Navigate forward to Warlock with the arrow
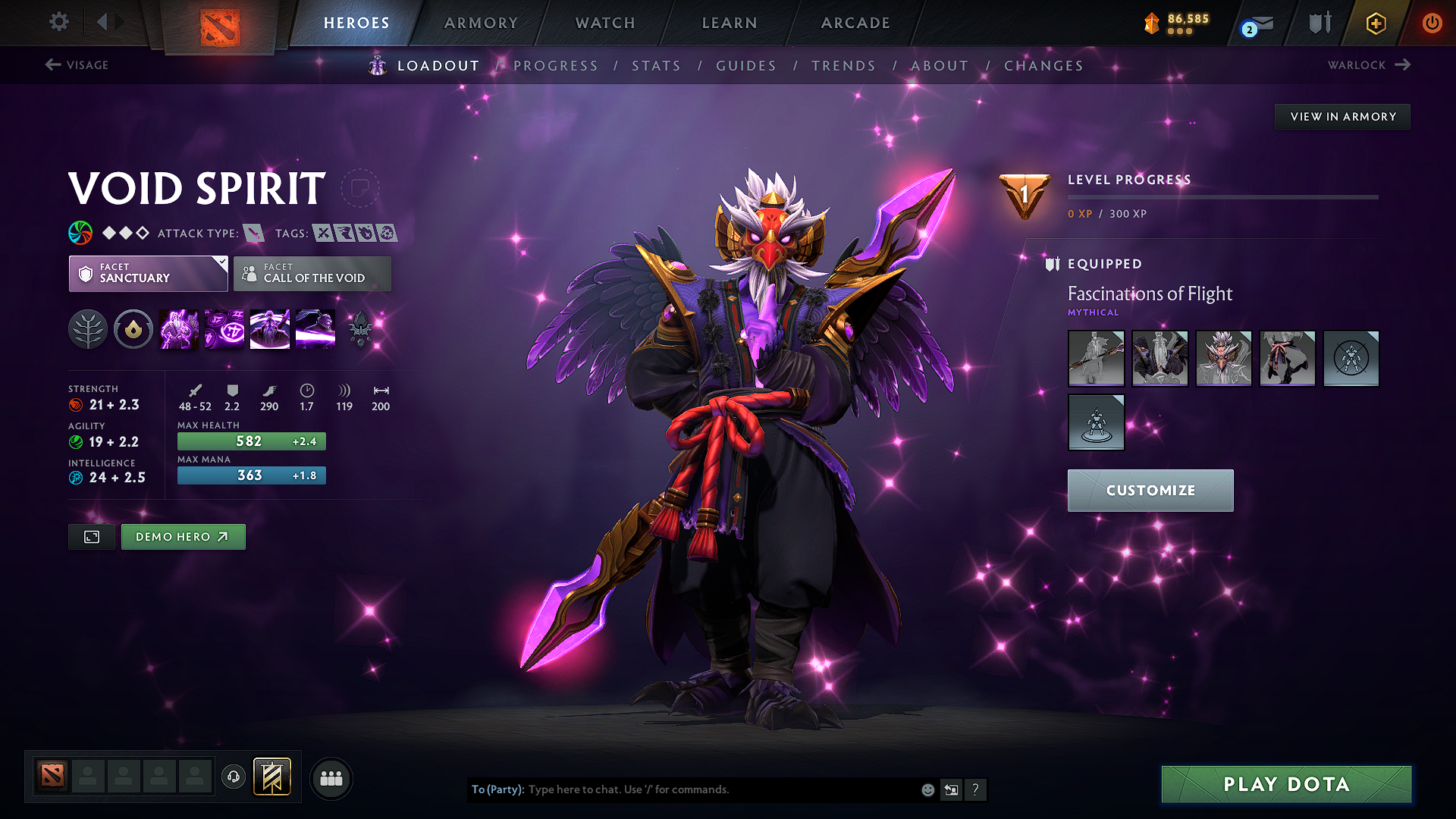1456x819 pixels. [1404, 65]
